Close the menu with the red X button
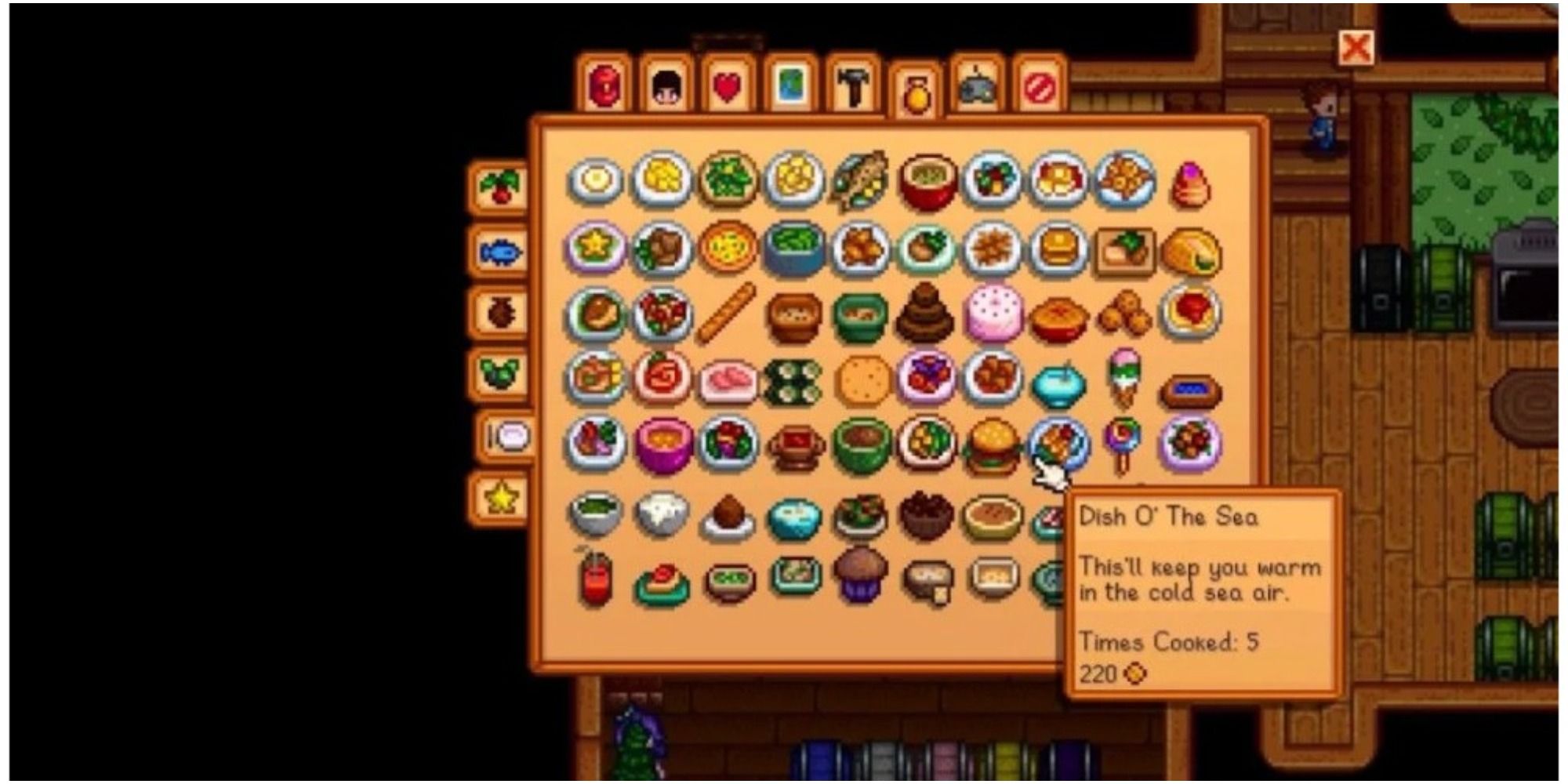Image resolution: width=1568 pixels, height=784 pixels. [1358, 49]
